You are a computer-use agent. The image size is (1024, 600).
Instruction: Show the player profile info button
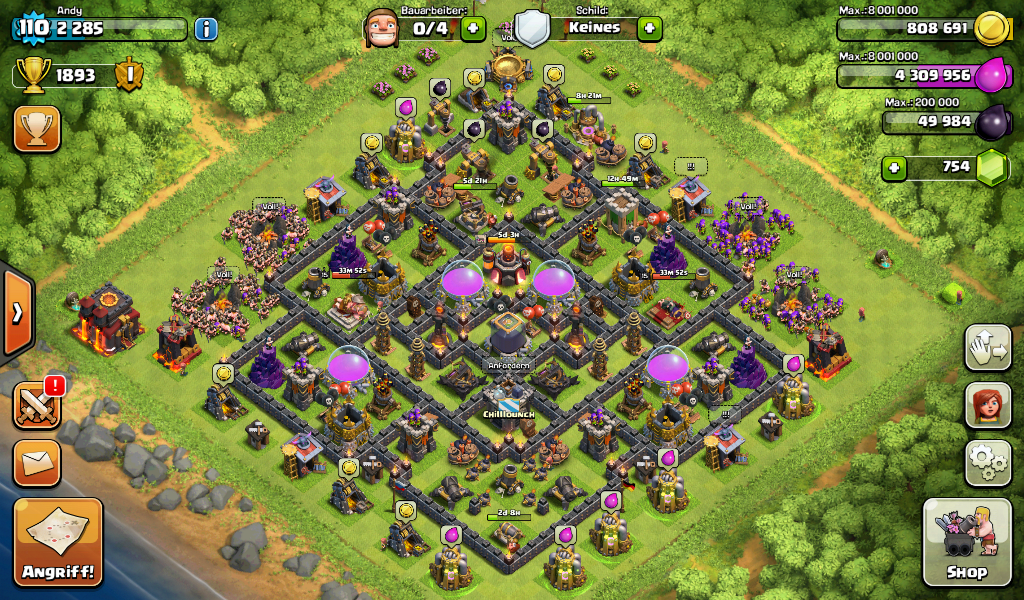tap(206, 29)
